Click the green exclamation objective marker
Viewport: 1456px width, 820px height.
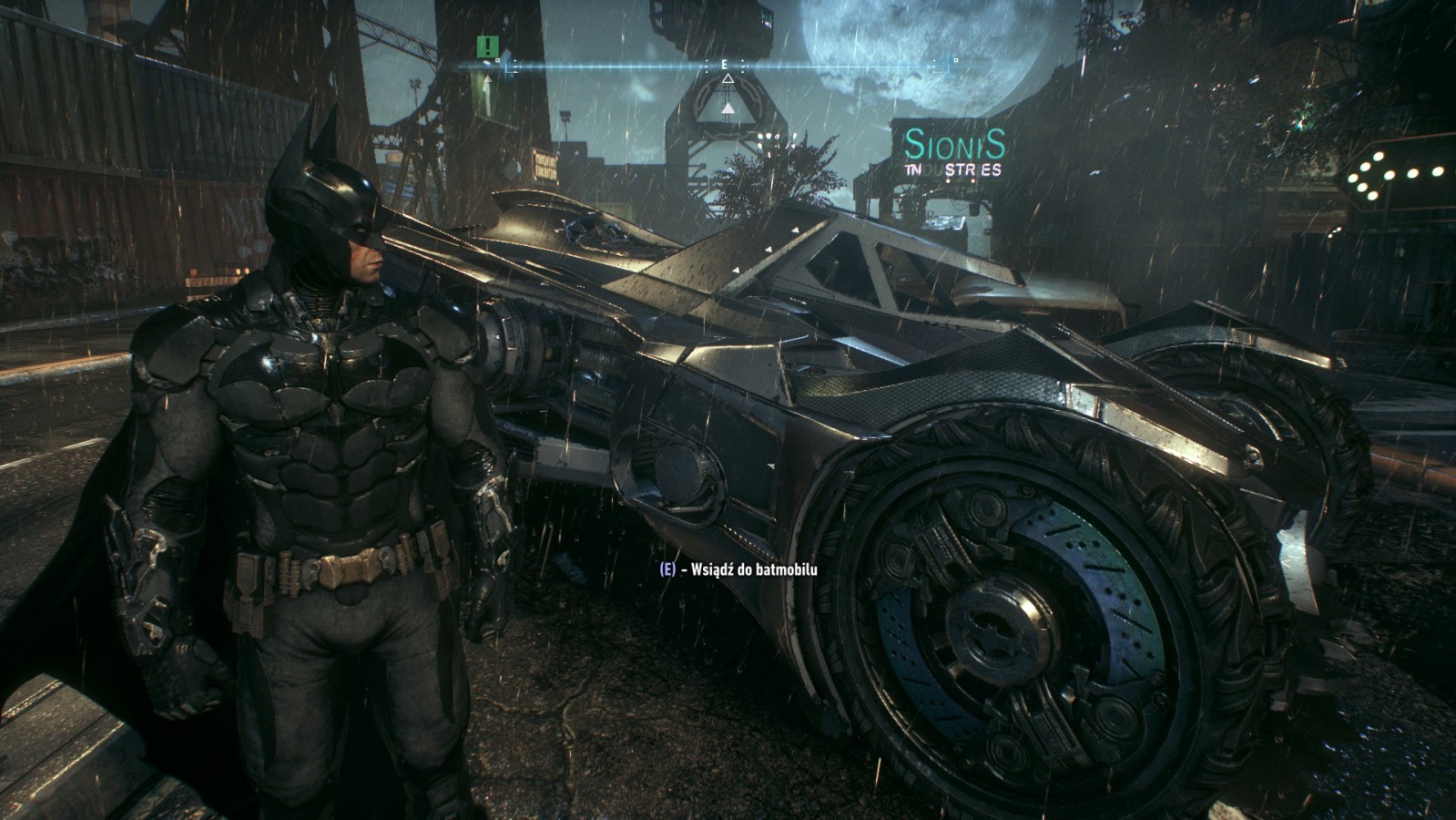click(x=489, y=46)
